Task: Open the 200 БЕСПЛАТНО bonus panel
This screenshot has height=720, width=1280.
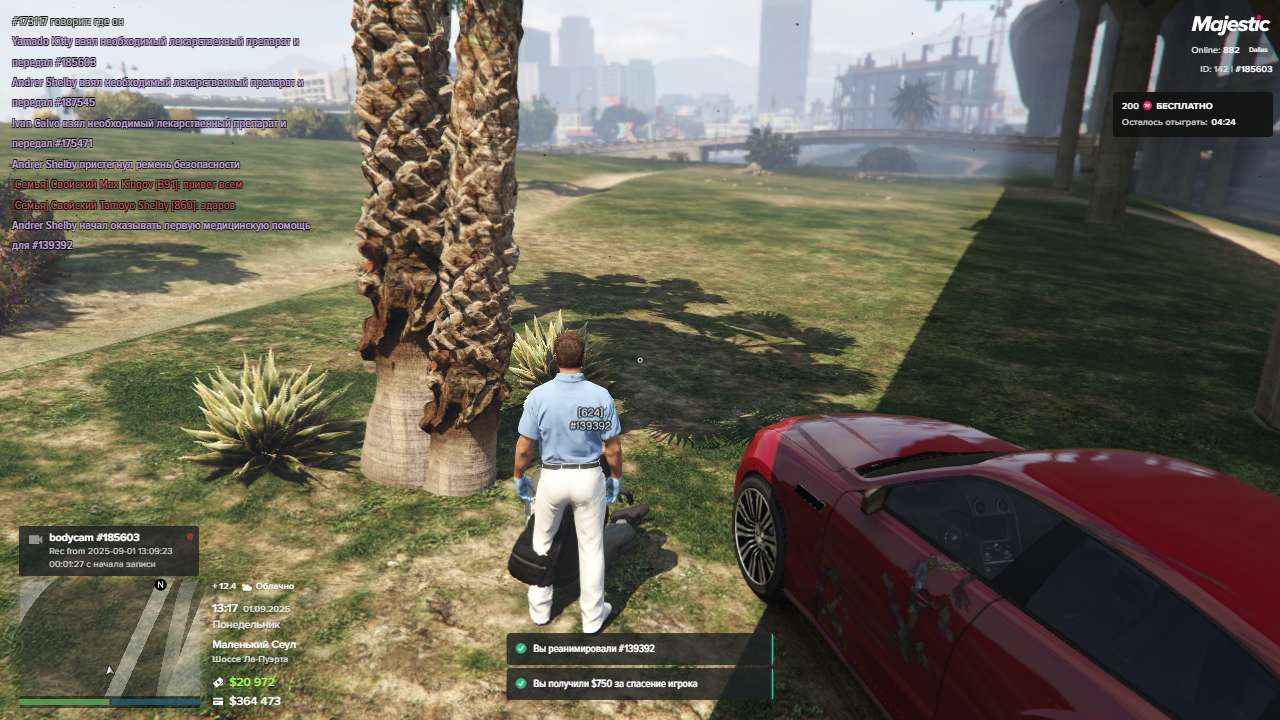Action: [1178, 114]
